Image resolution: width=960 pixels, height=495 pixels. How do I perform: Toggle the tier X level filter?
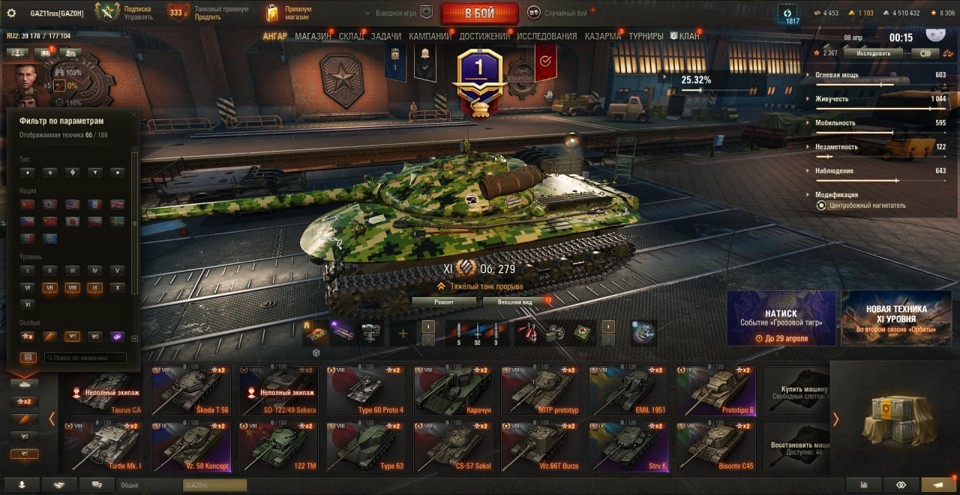[117, 287]
